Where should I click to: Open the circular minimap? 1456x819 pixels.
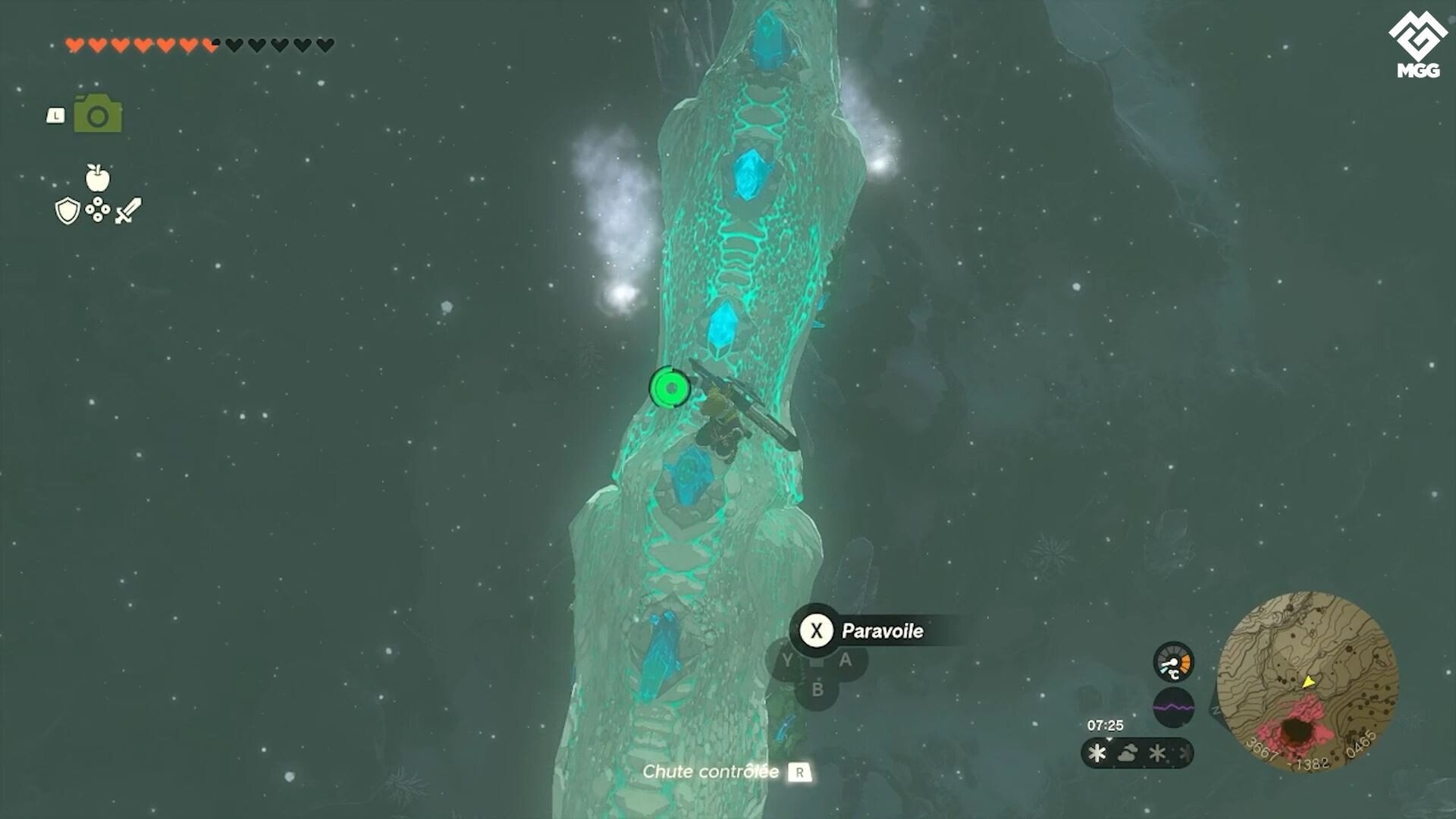pyautogui.click(x=1307, y=681)
